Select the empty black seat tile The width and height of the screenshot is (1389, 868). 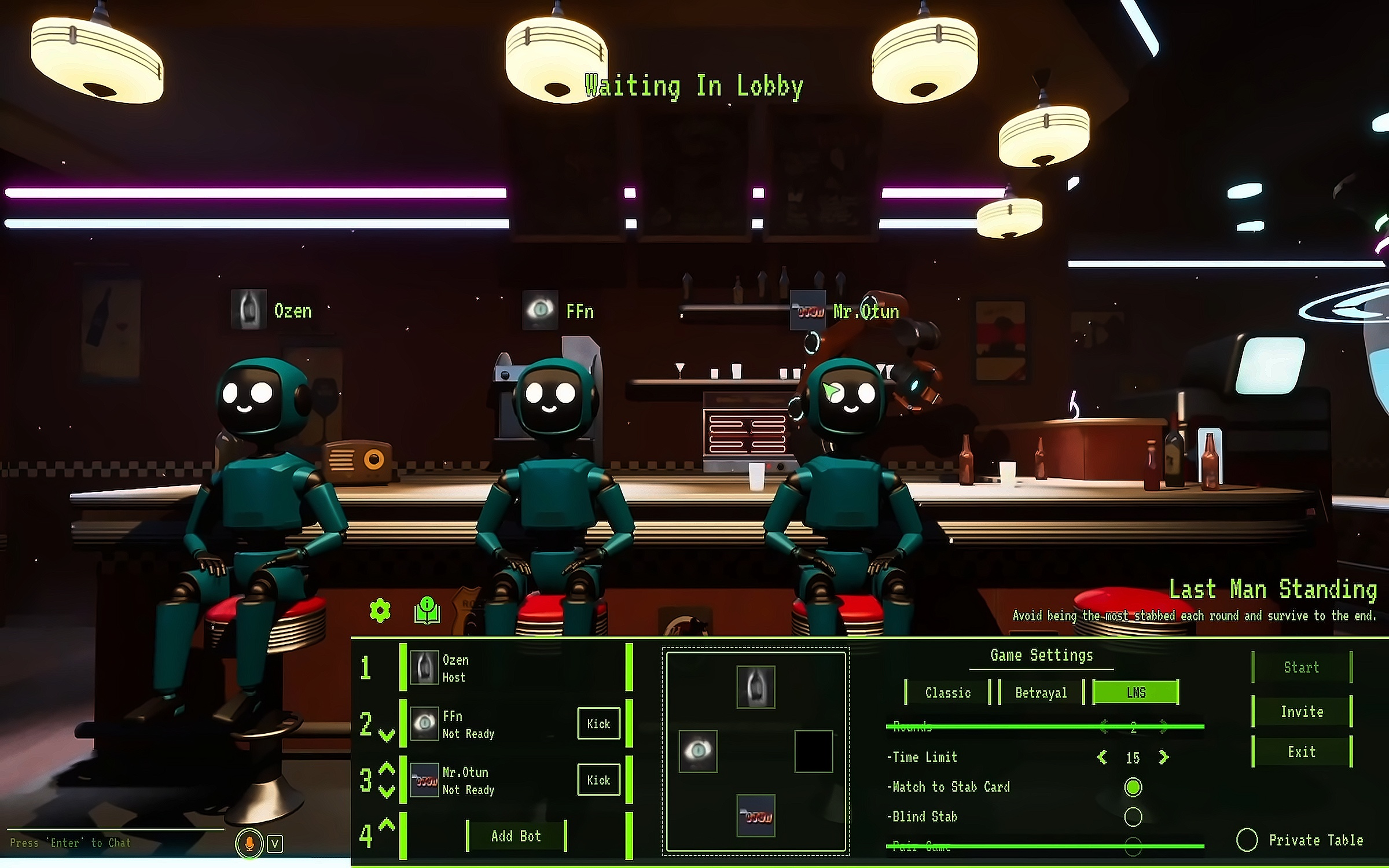813,751
